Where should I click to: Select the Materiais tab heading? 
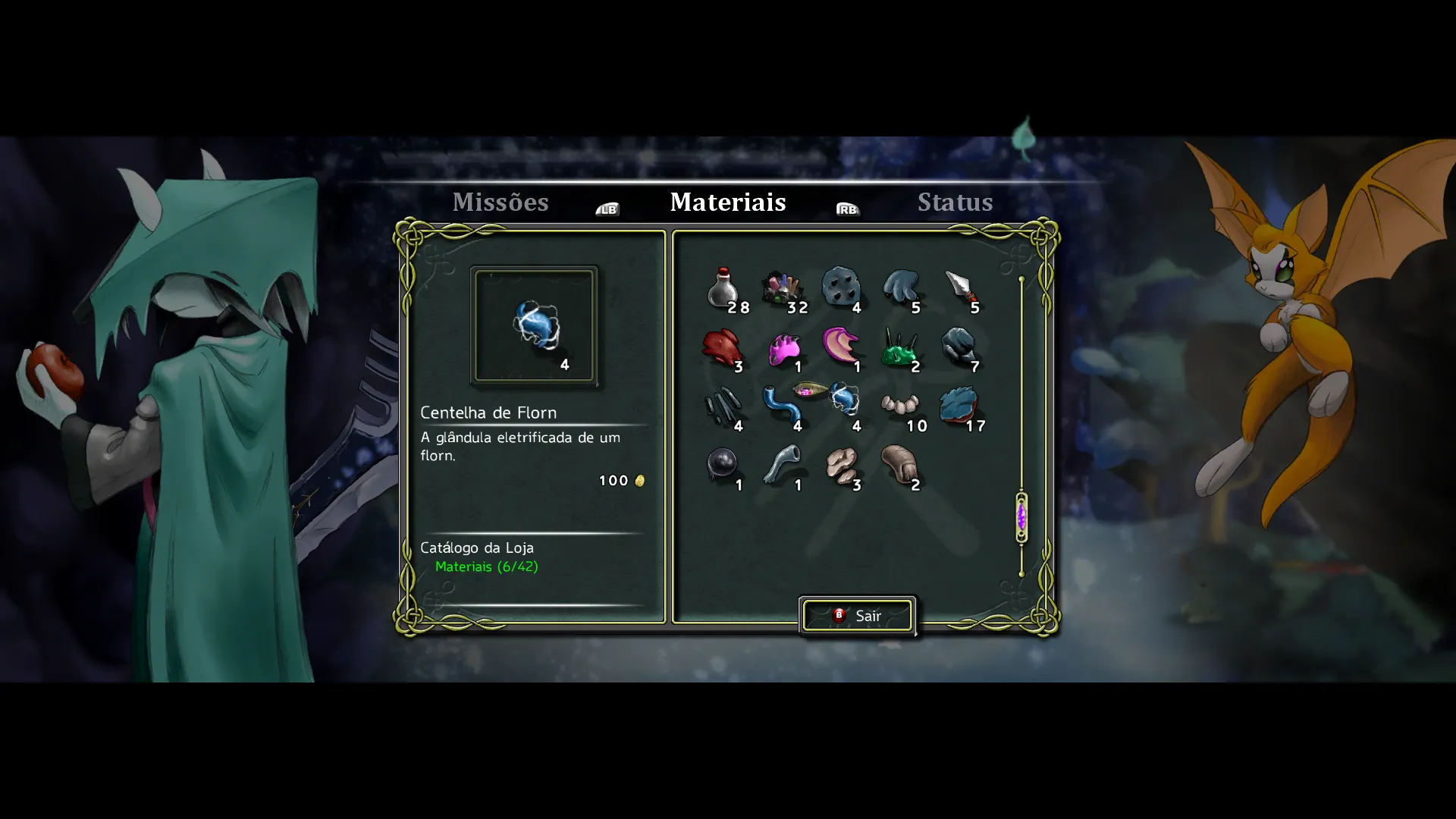tap(728, 202)
